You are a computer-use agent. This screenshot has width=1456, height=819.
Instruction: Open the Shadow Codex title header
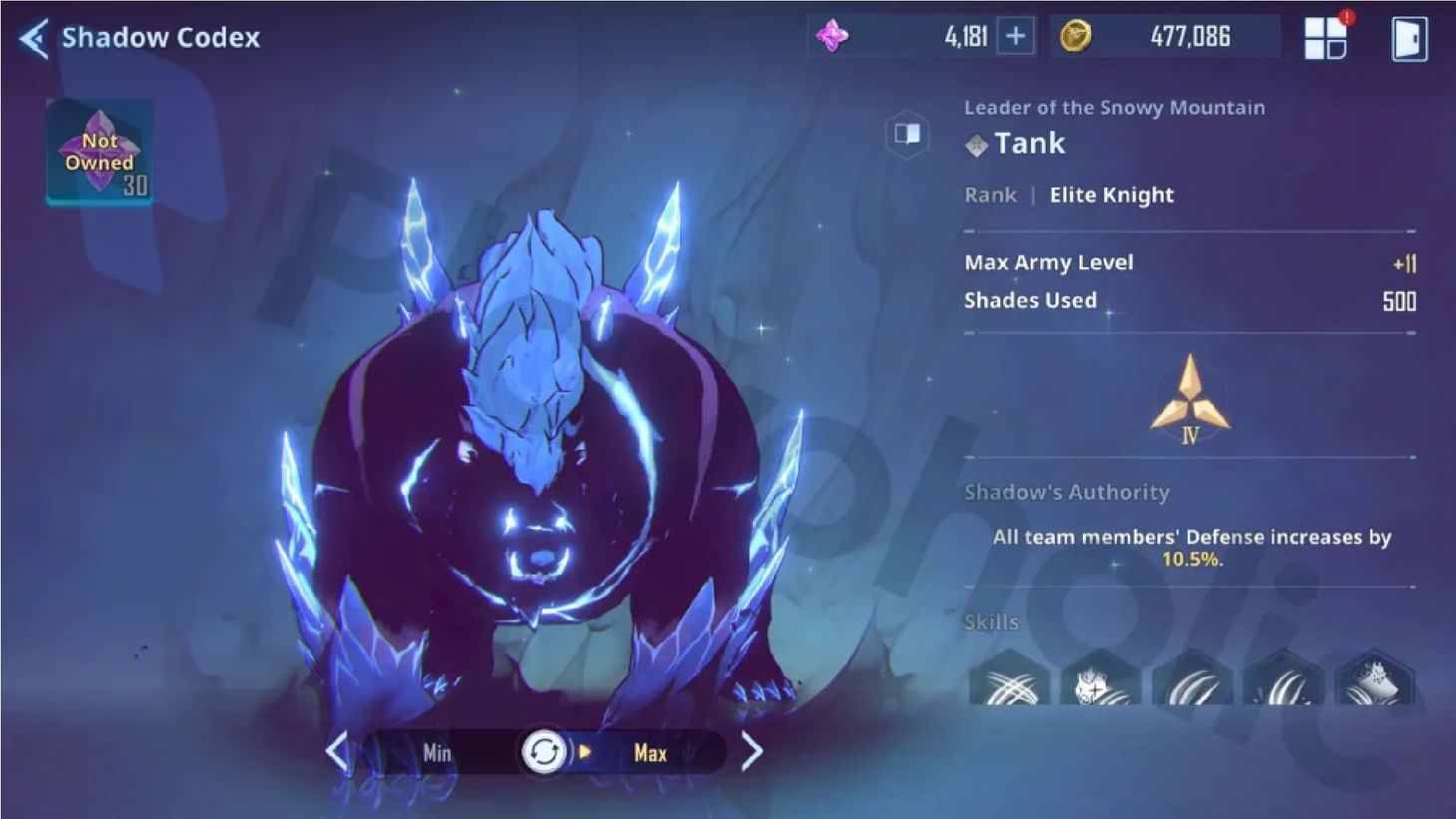click(x=160, y=38)
